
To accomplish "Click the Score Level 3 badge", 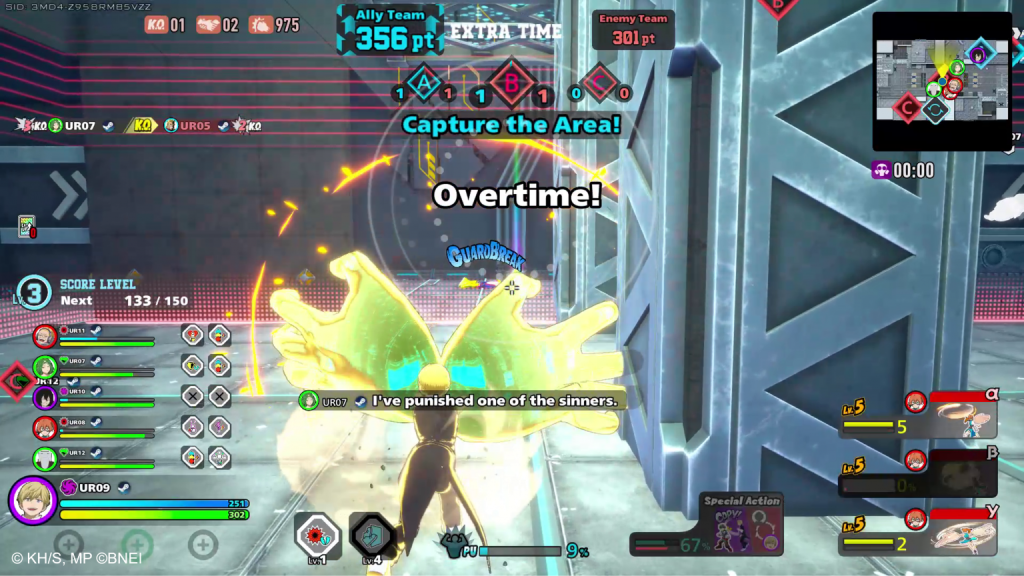I will [x=33, y=293].
